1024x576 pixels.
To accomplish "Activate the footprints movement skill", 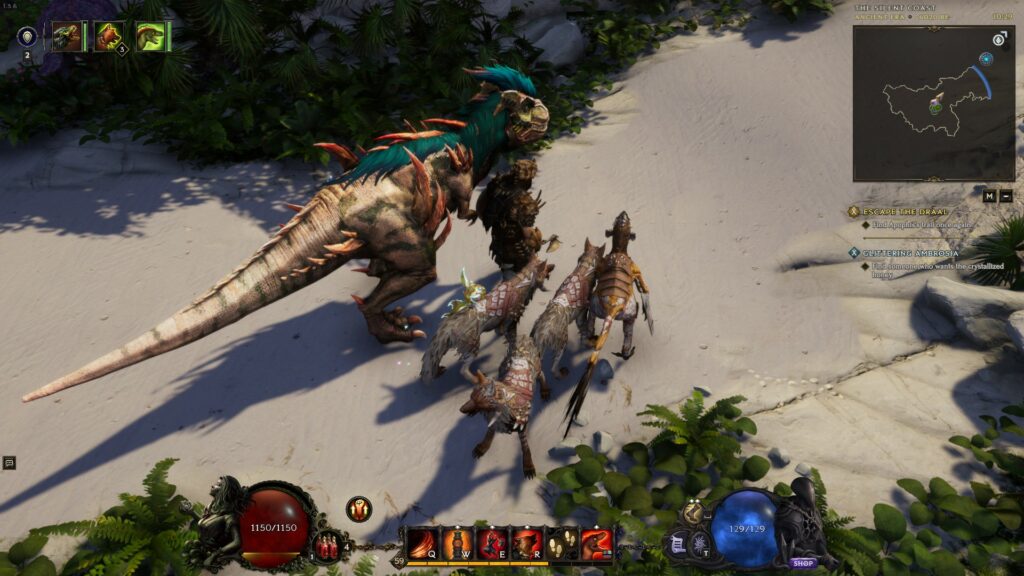I will pos(562,544).
